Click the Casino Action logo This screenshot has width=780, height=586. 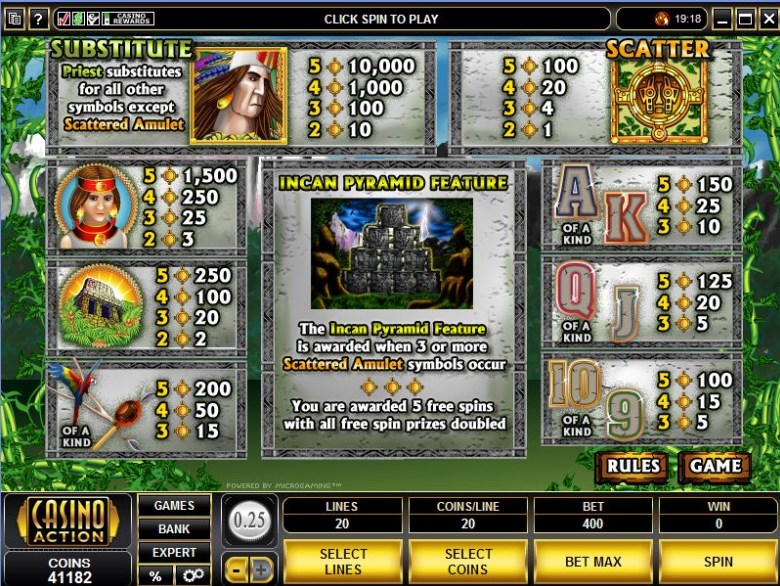tap(67, 520)
